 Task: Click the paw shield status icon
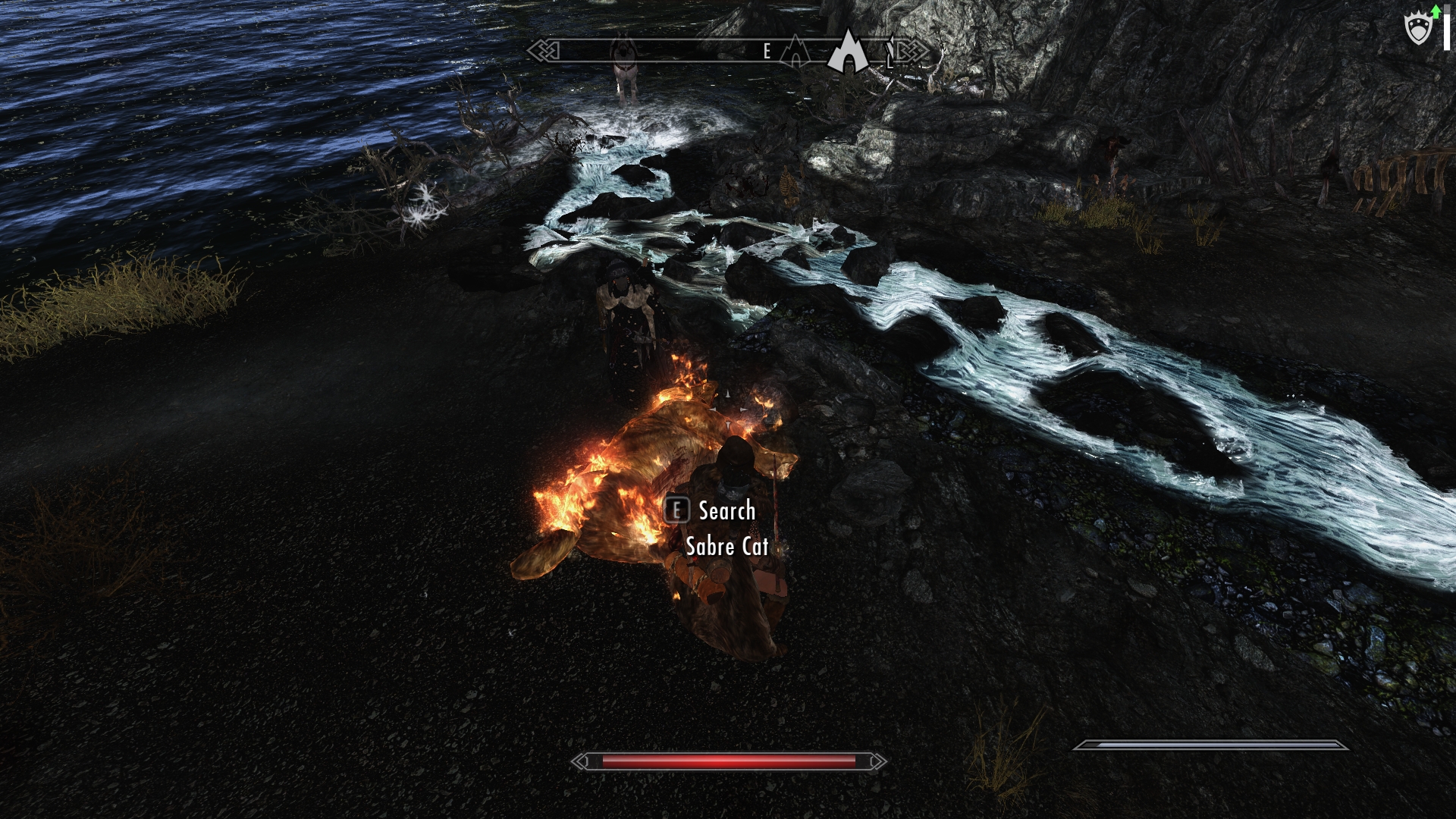click(x=1418, y=30)
